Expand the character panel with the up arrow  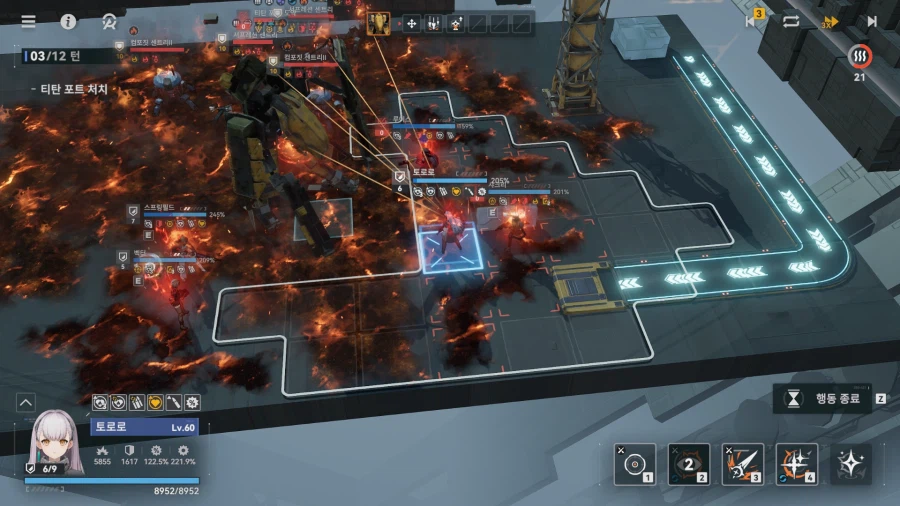(x=25, y=402)
